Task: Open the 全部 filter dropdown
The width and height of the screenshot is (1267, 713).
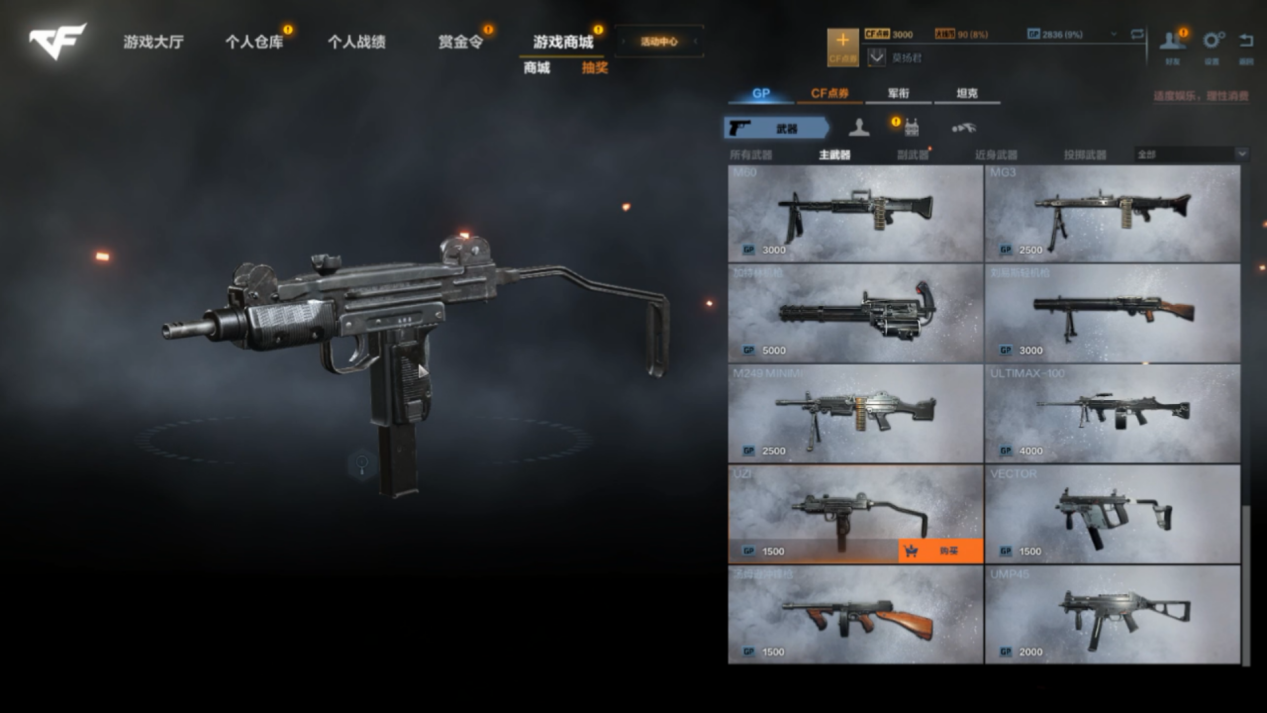Action: (1191, 155)
